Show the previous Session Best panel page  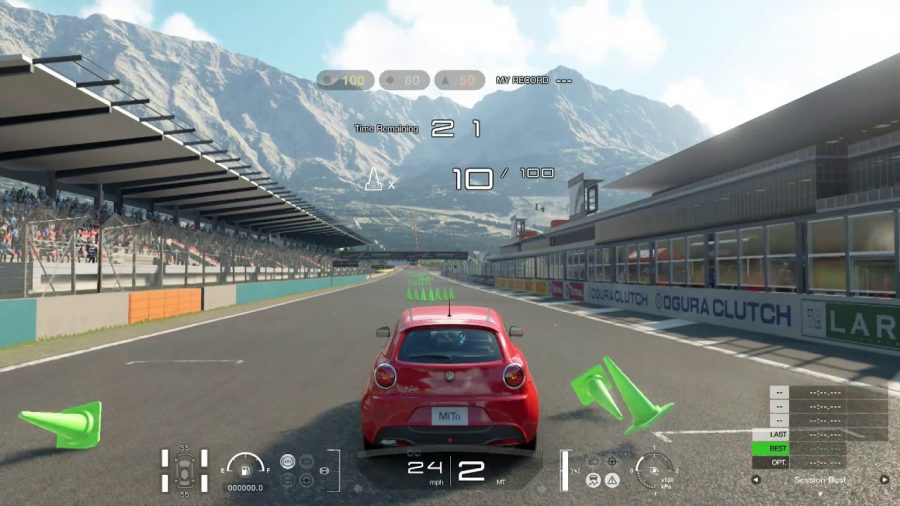(x=756, y=480)
